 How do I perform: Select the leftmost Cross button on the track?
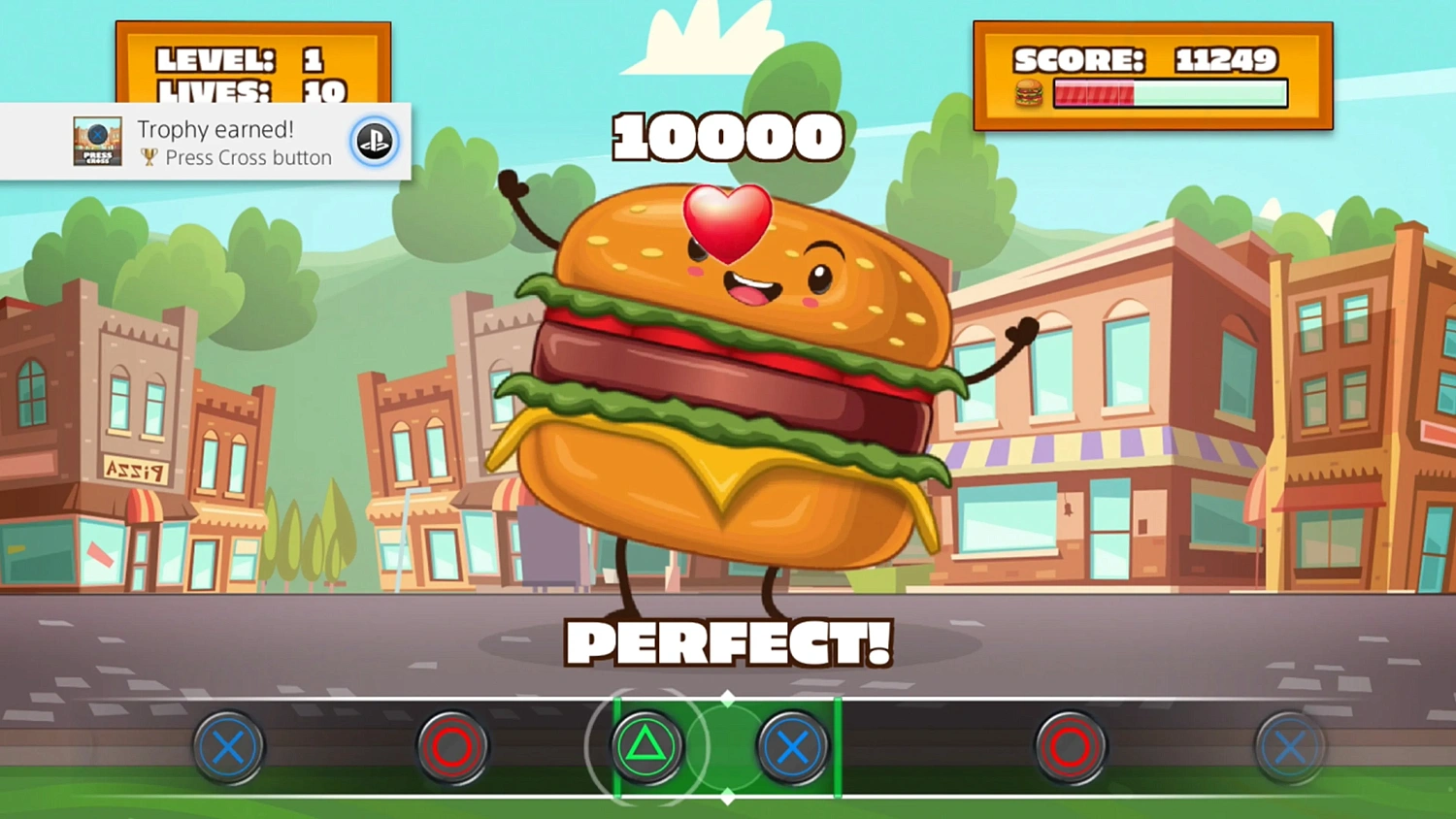tap(229, 747)
